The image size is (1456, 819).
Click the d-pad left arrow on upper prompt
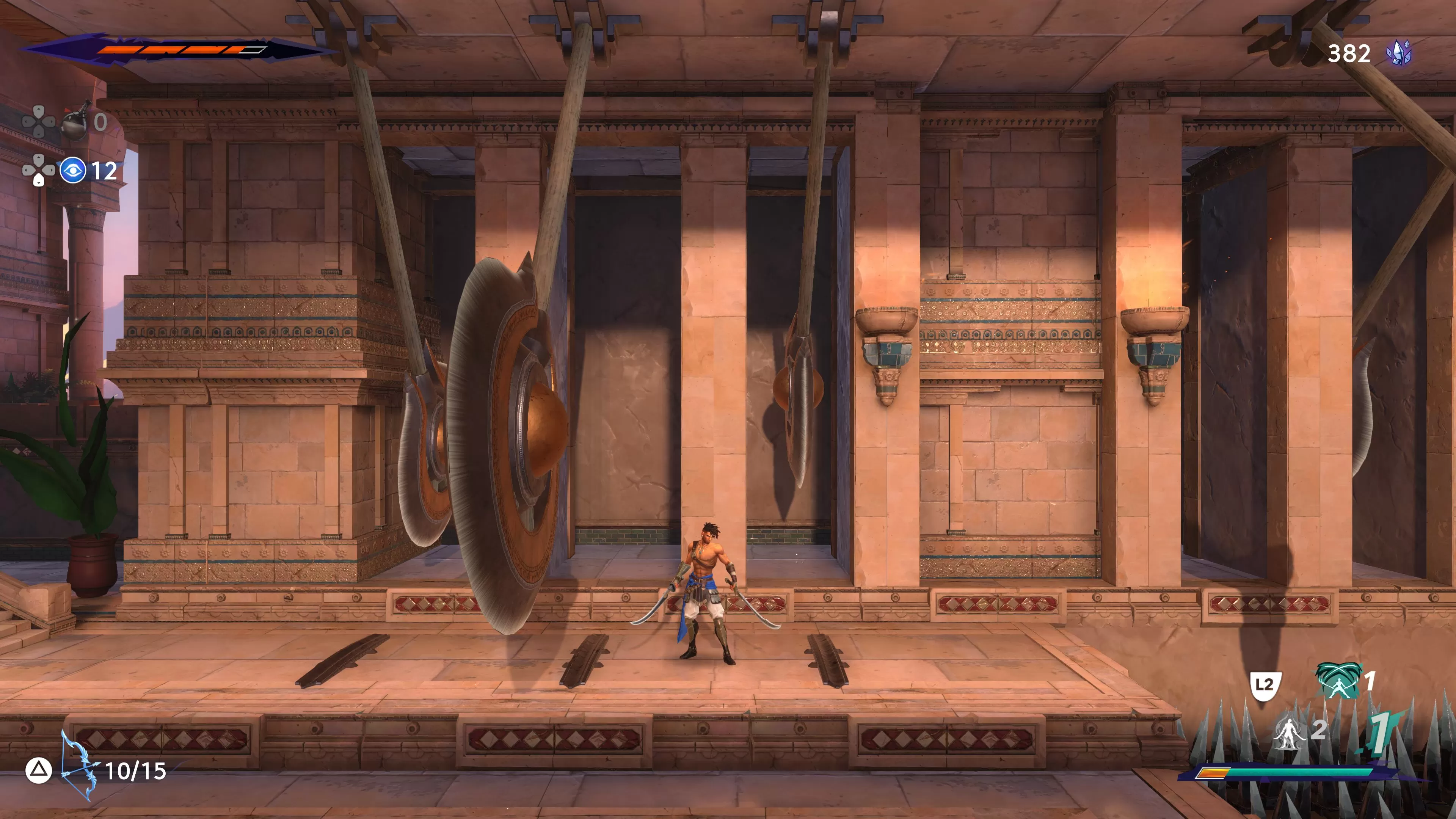(x=28, y=121)
